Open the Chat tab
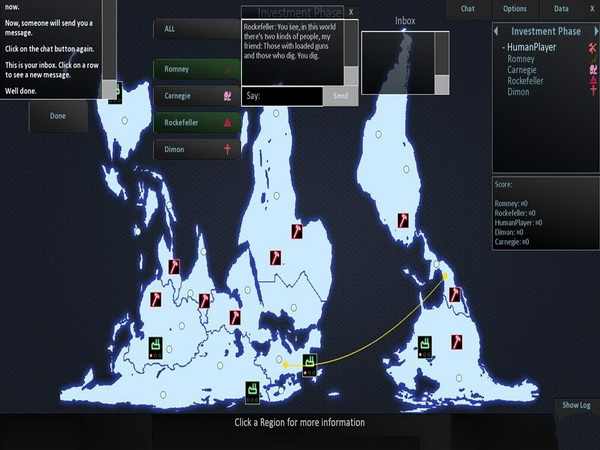 467,8
